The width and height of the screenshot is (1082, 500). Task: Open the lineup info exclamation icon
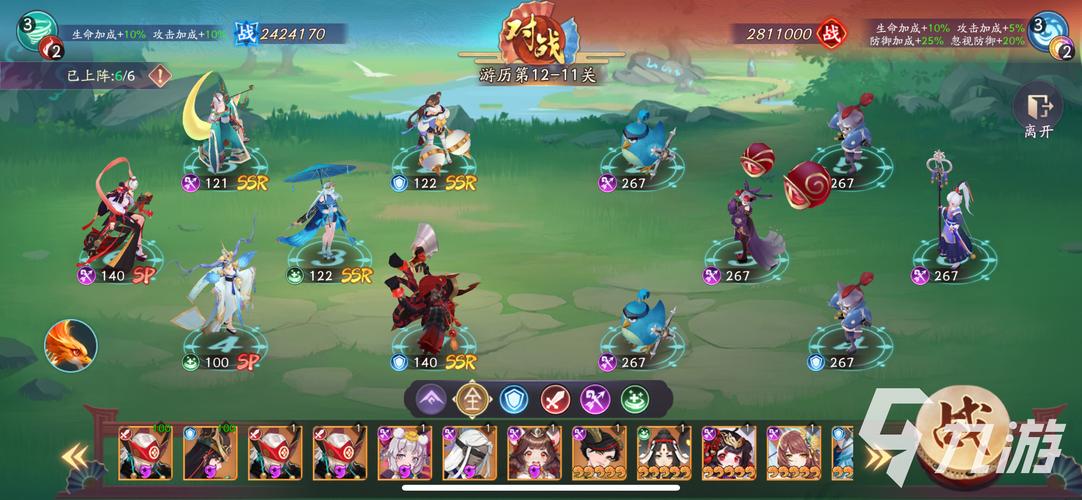[158, 75]
